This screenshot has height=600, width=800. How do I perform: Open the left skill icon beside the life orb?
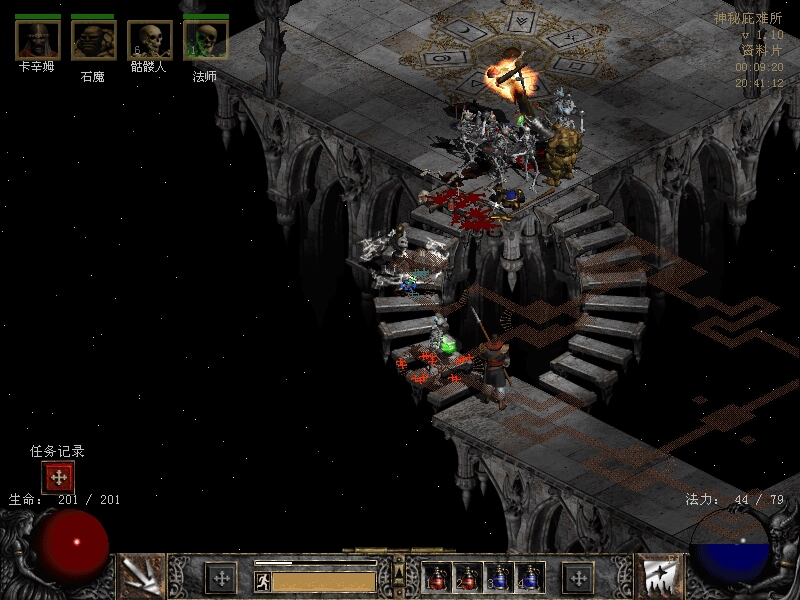tap(141, 576)
